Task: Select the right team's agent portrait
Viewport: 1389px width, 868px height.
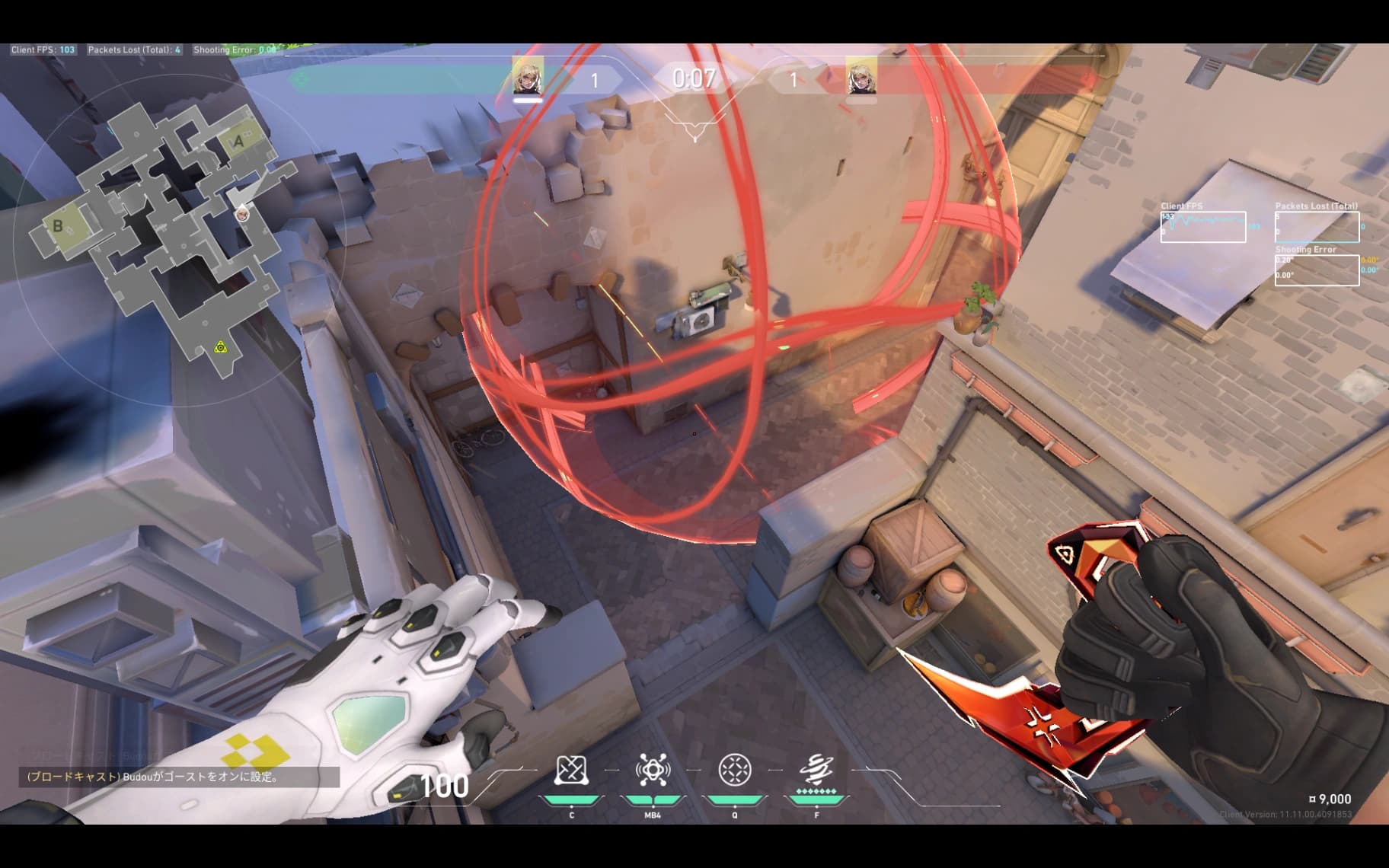Action: pos(861,75)
